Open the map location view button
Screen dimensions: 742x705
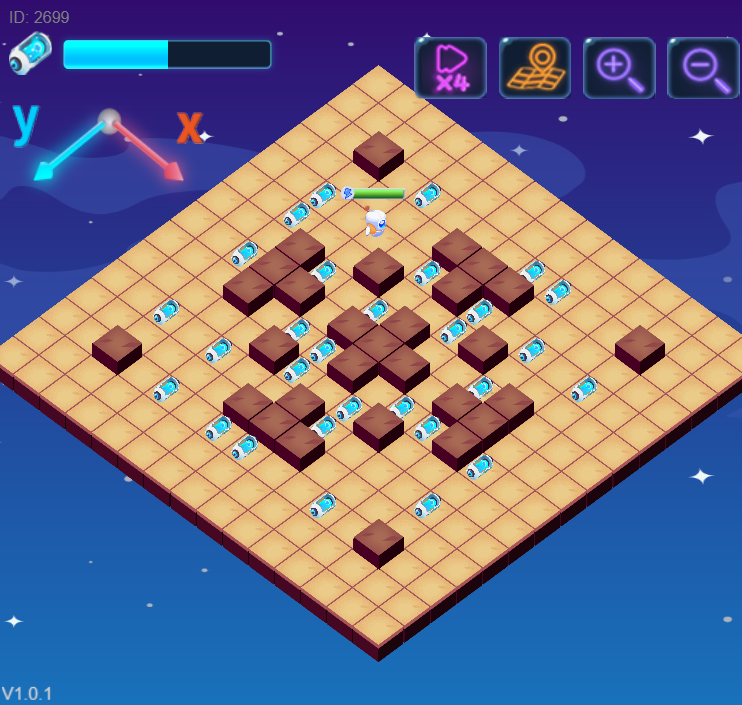535,68
